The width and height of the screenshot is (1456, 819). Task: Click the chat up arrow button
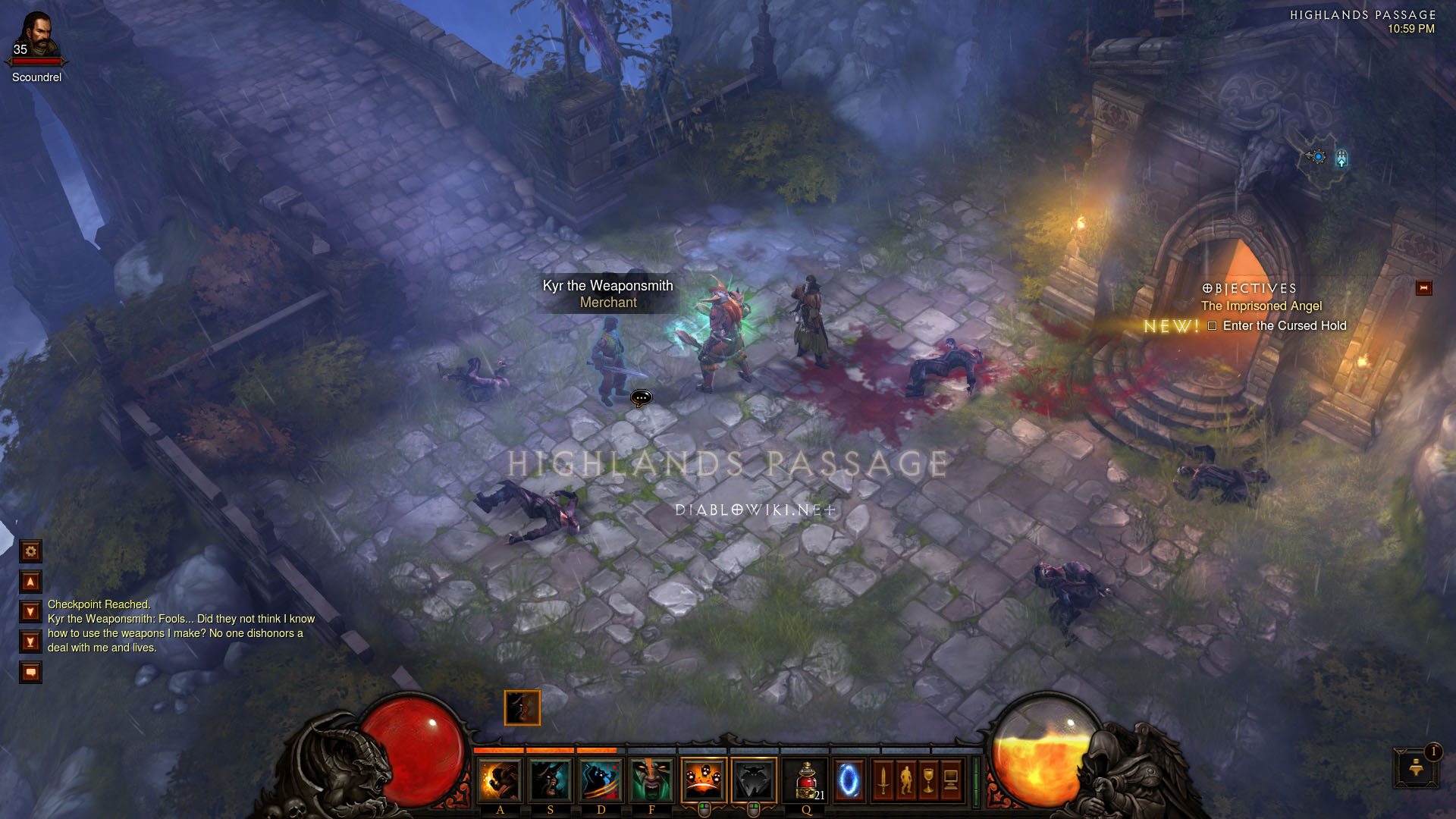click(x=31, y=582)
